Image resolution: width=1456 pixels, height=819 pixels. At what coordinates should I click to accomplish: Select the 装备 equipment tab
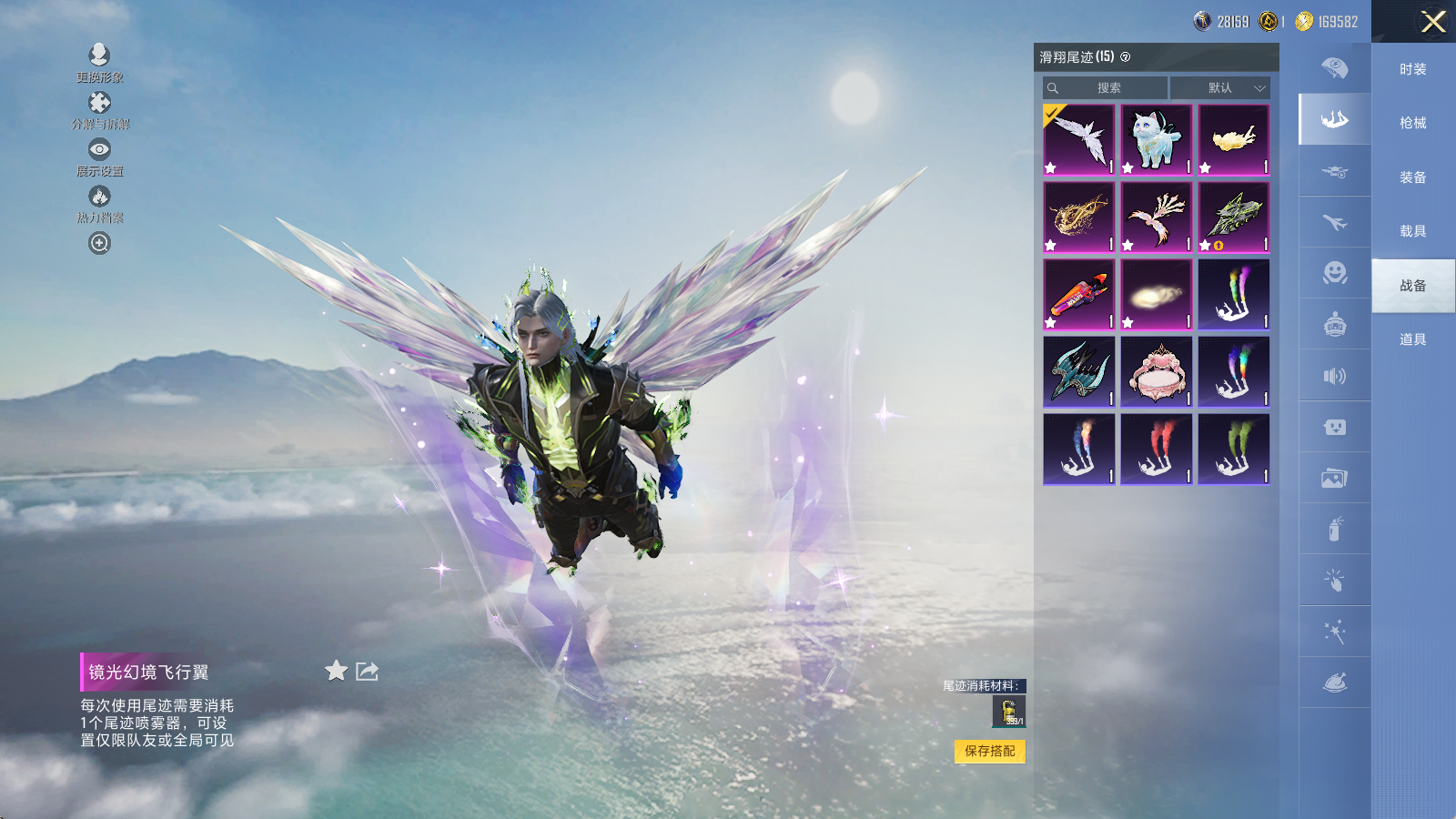point(1412,177)
